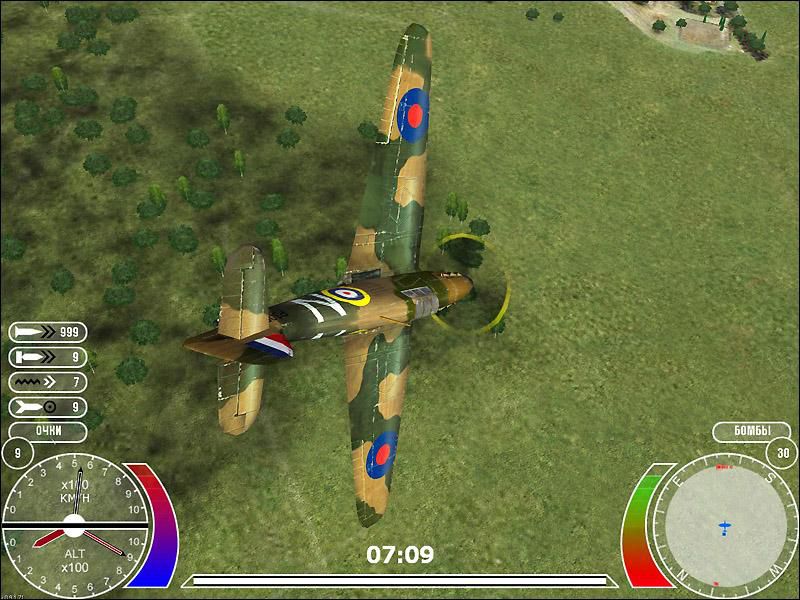Viewport: 800px width, 600px height.
Task: Activate the wavy-line weapon slot
Action: (x=47, y=381)
